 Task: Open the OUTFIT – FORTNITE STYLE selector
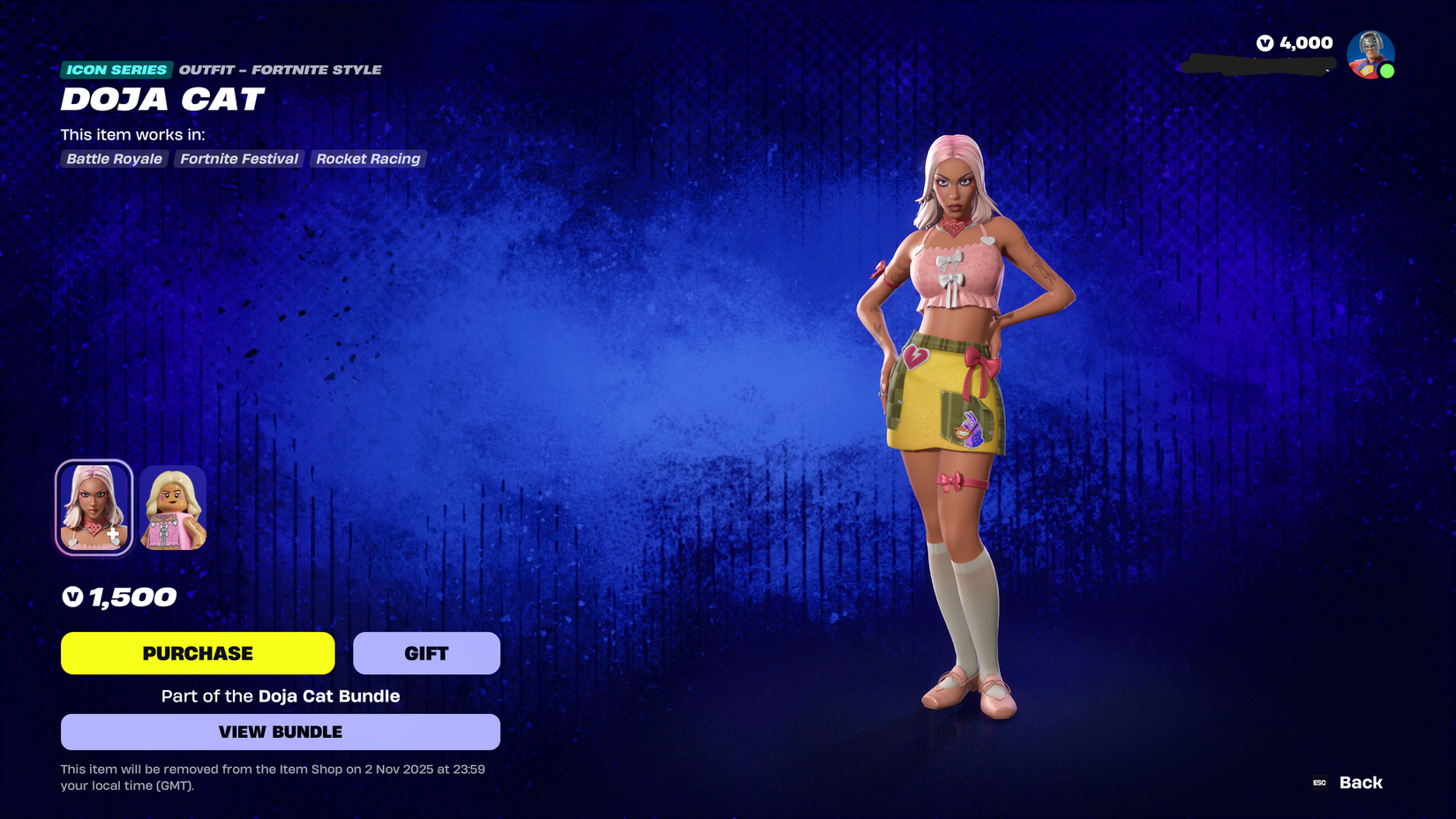coord(281,69)
